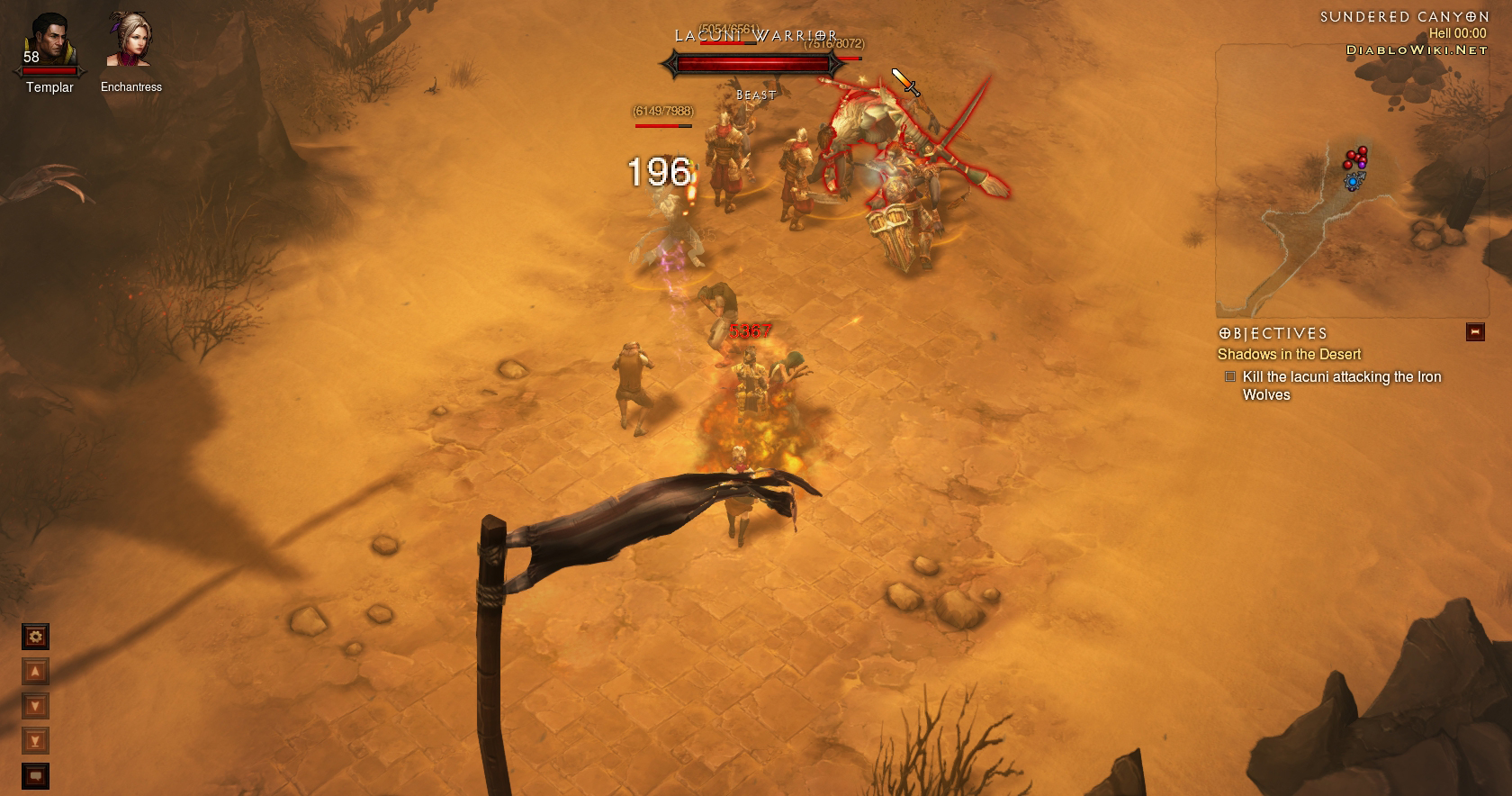1512x796 pixels.
Task: Select the Shadows in the Desert quest
Action: click(1289, 355)
